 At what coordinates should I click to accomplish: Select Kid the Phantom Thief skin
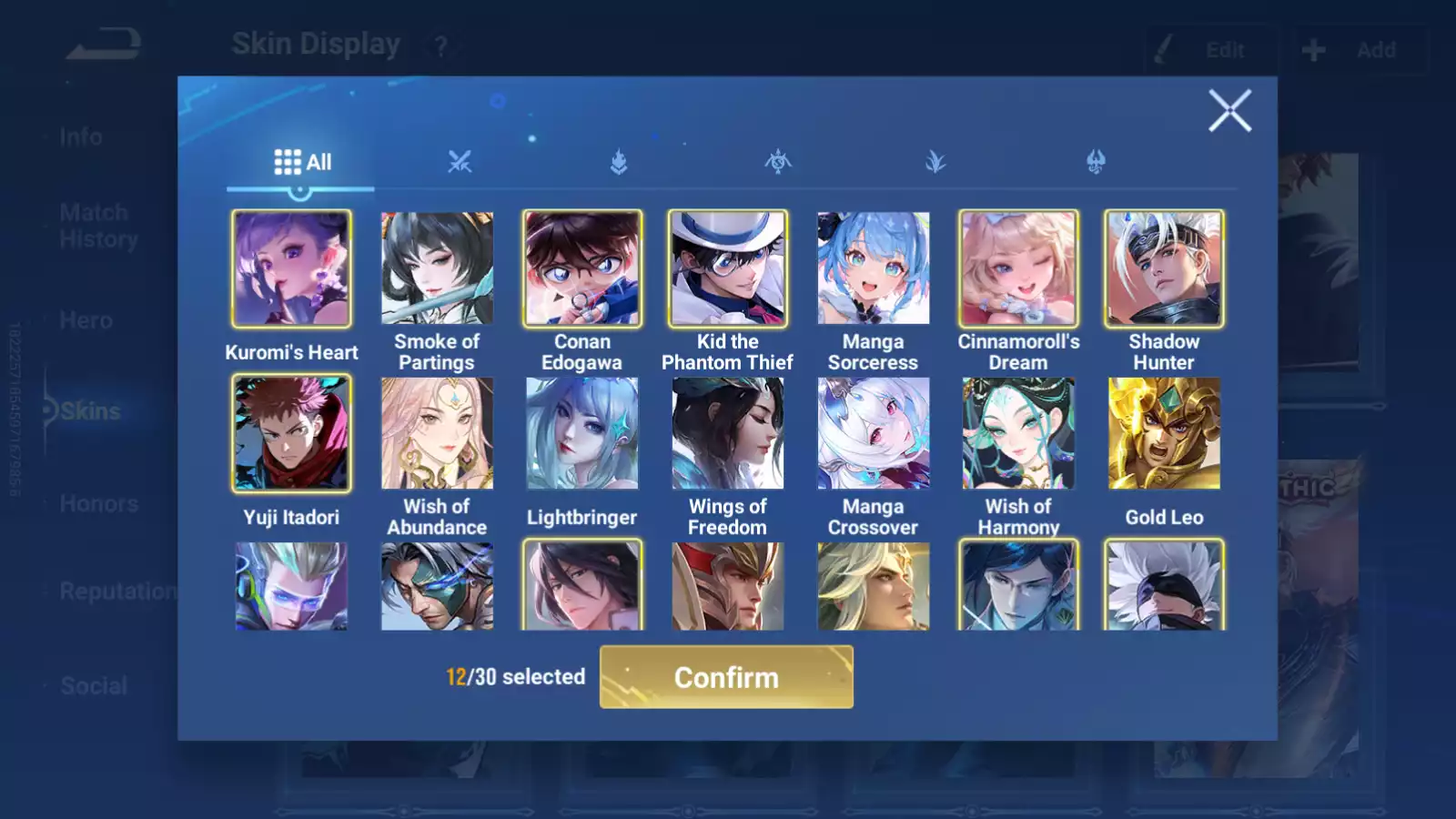728,269
